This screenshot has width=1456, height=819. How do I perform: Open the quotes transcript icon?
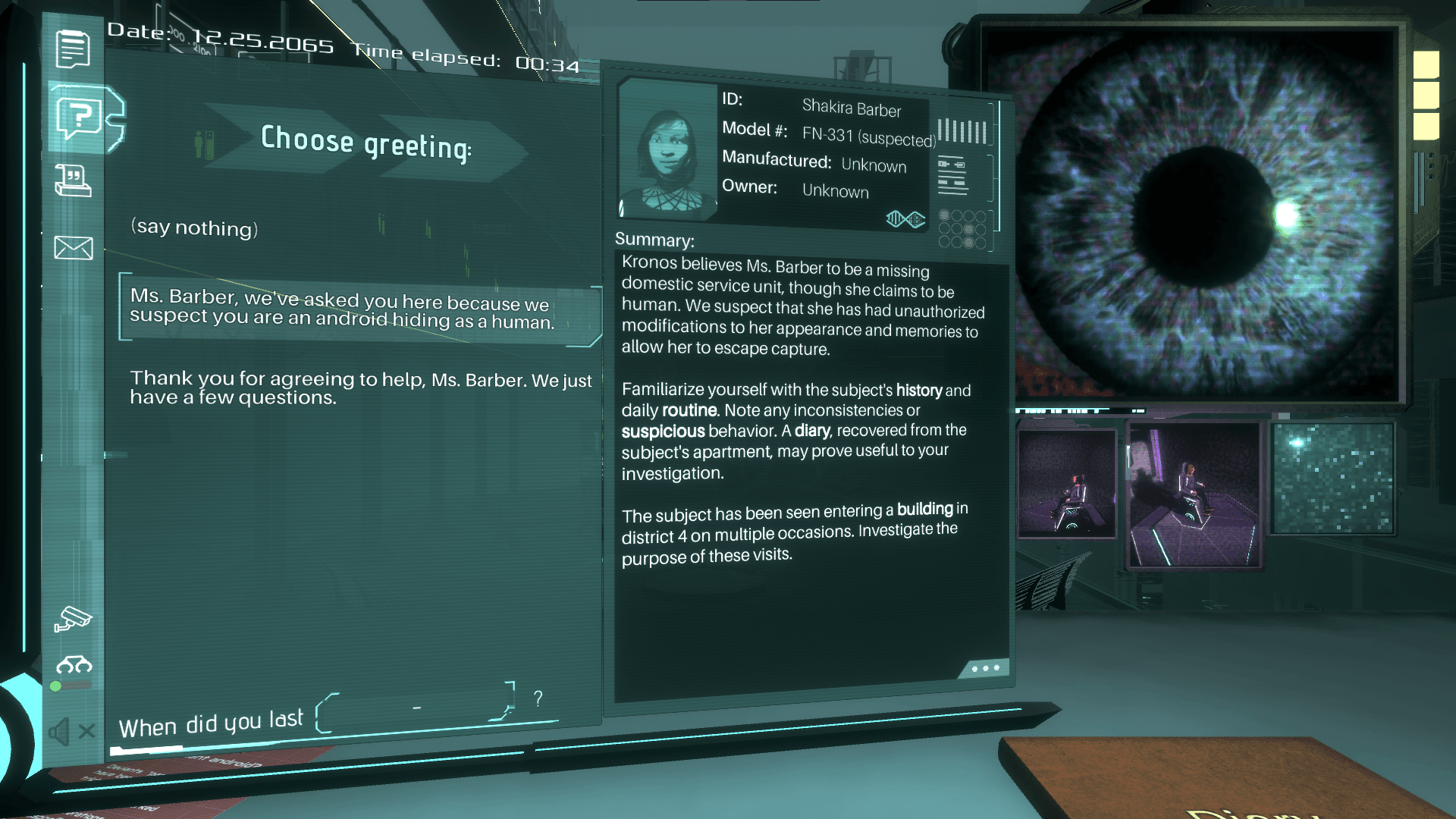[x=73, y=181]
